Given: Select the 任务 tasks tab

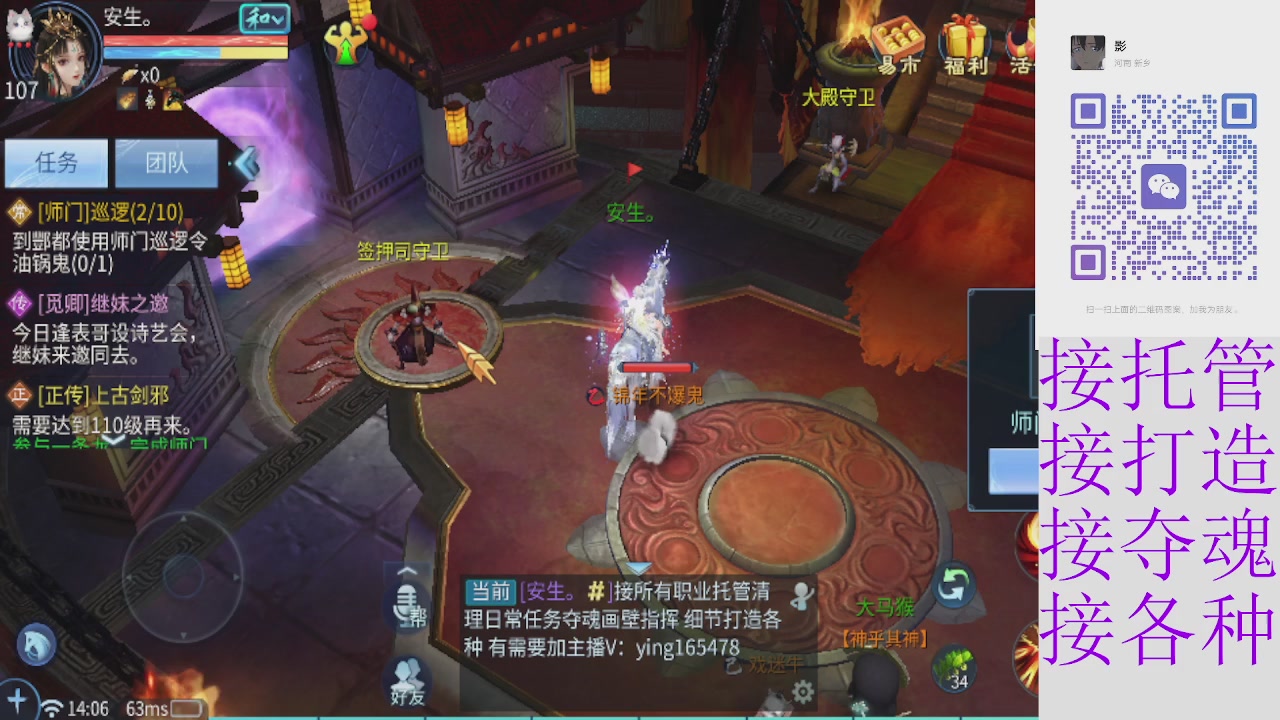Looking at the screenshot, I should pyautogui.click(x=56, y=162).
